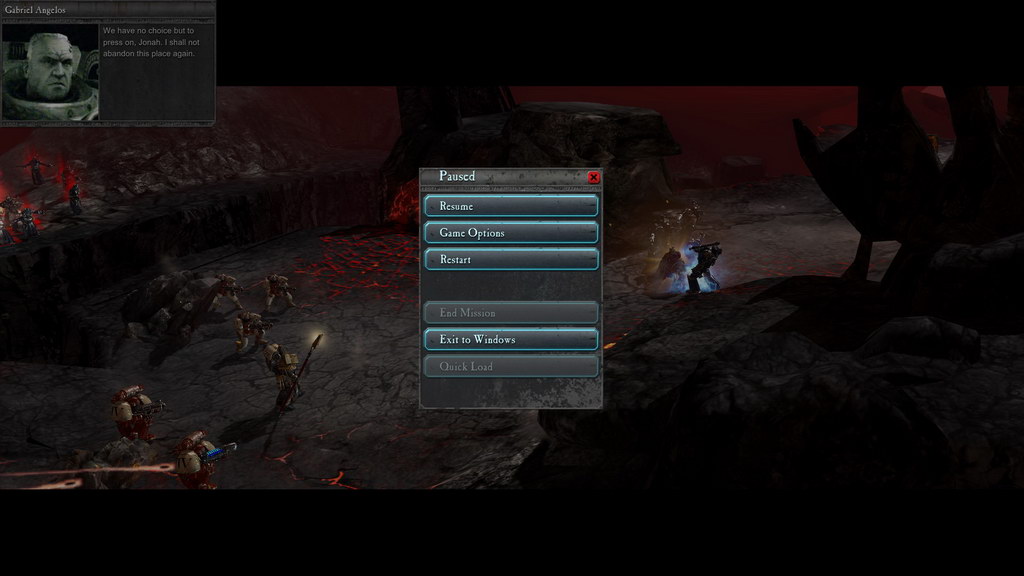Choose Exit to Windows
Image resolution: width=1024 pixels, height=576 pixels.
511,340
